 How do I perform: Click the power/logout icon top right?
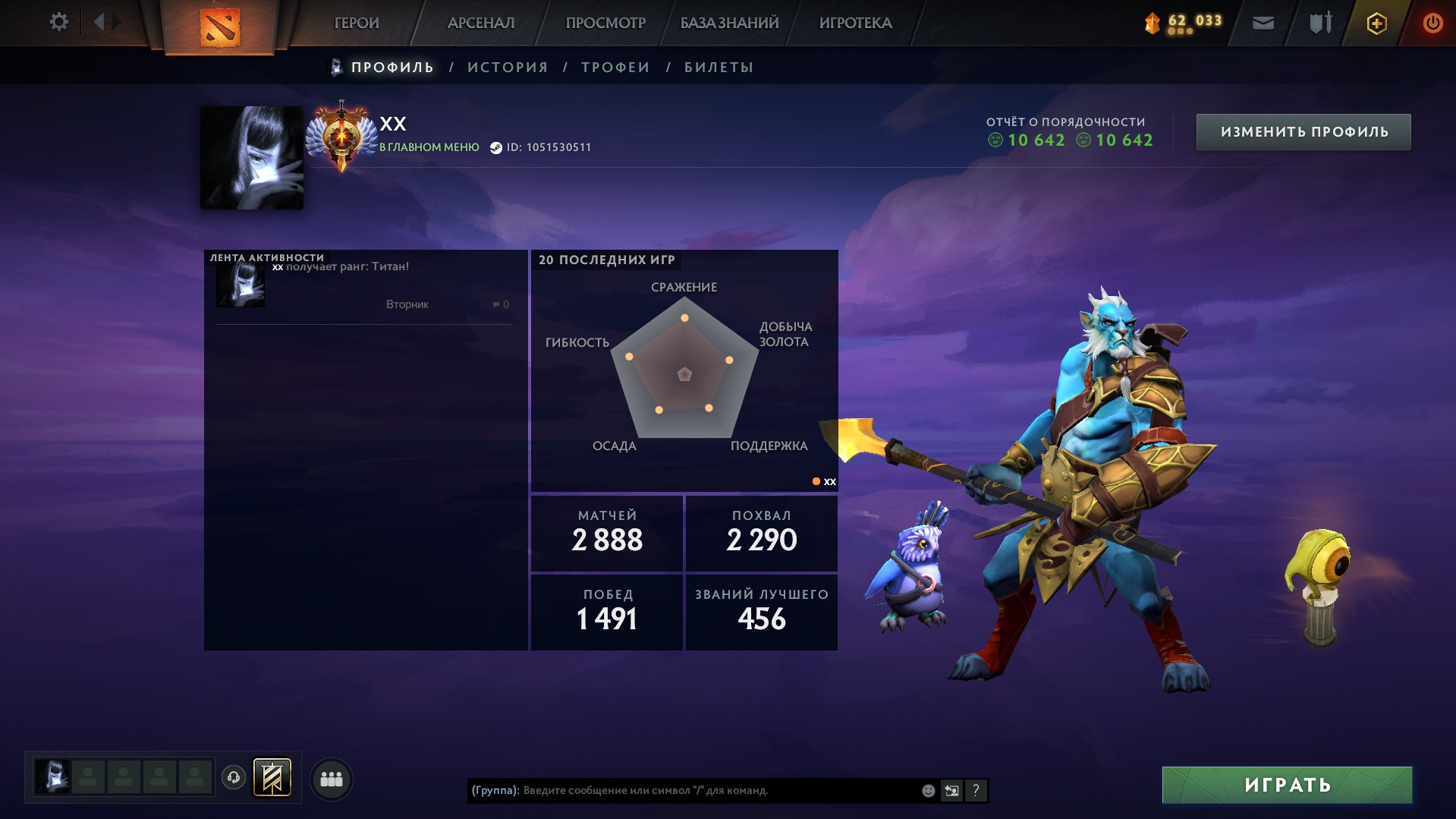coord(1432,23)
